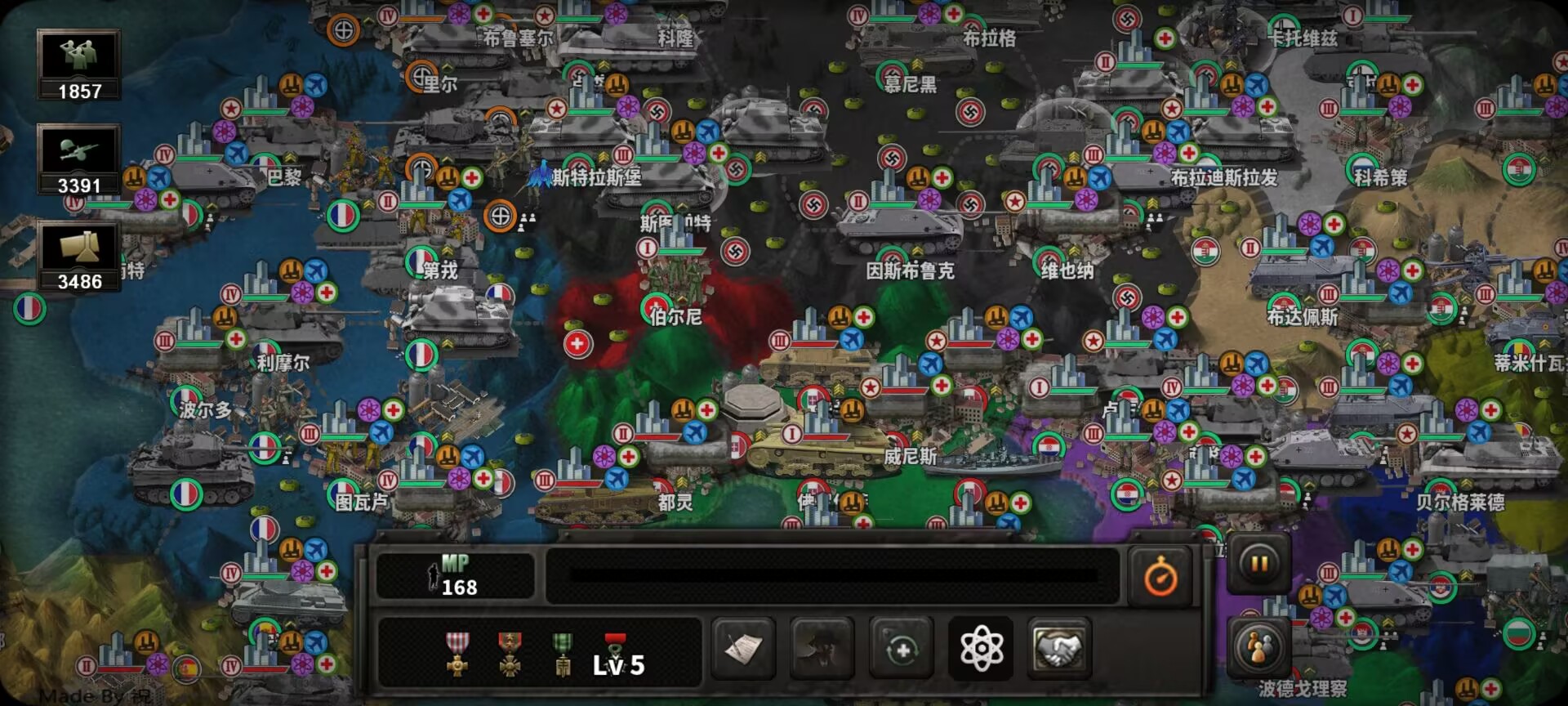
Task: Open the document and pen orders button
Action: 743,650
